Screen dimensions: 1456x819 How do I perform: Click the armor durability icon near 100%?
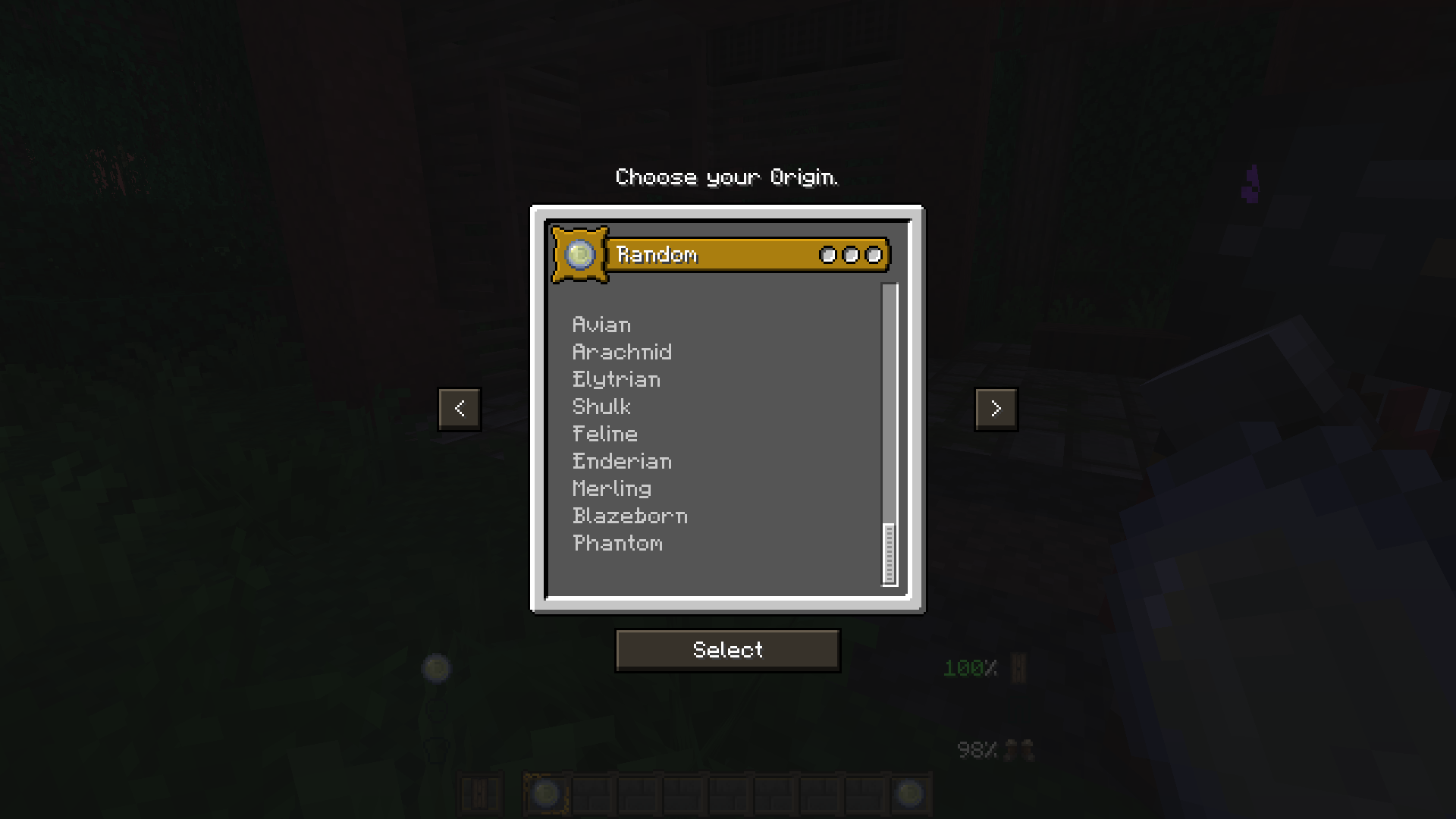coord(1020,667)
